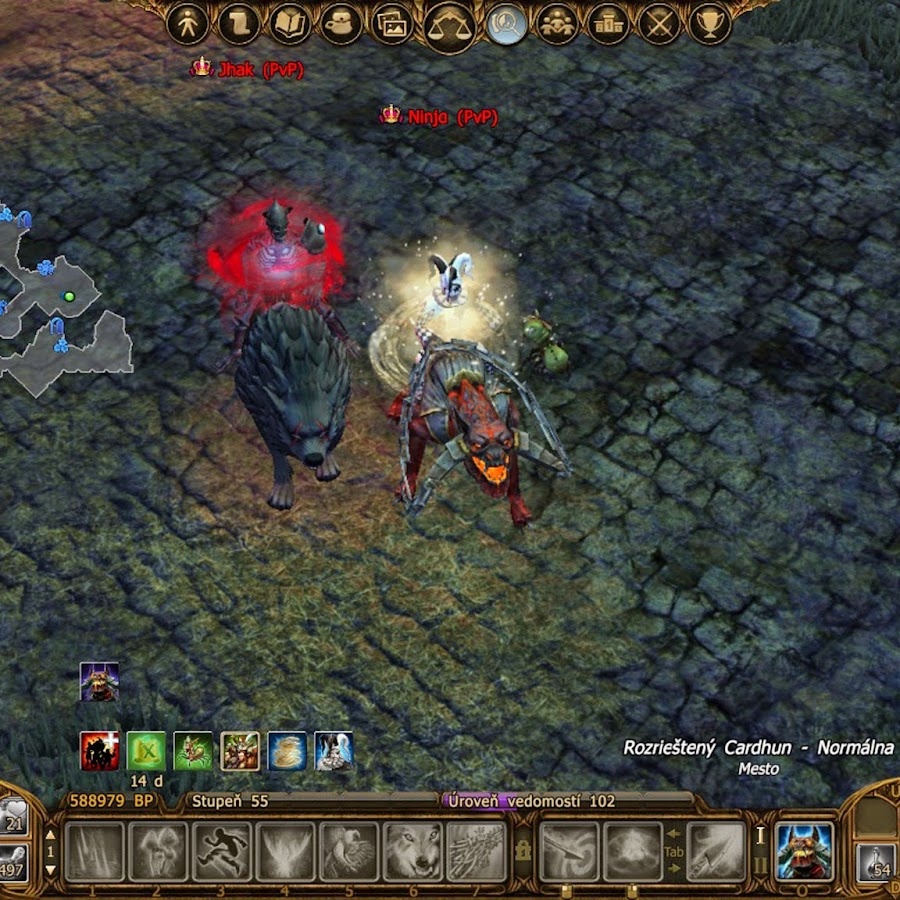Activate the bird skill in the hotbar
Image resolution: width=900 pixels, height=900 pixels.
[349, 851]
